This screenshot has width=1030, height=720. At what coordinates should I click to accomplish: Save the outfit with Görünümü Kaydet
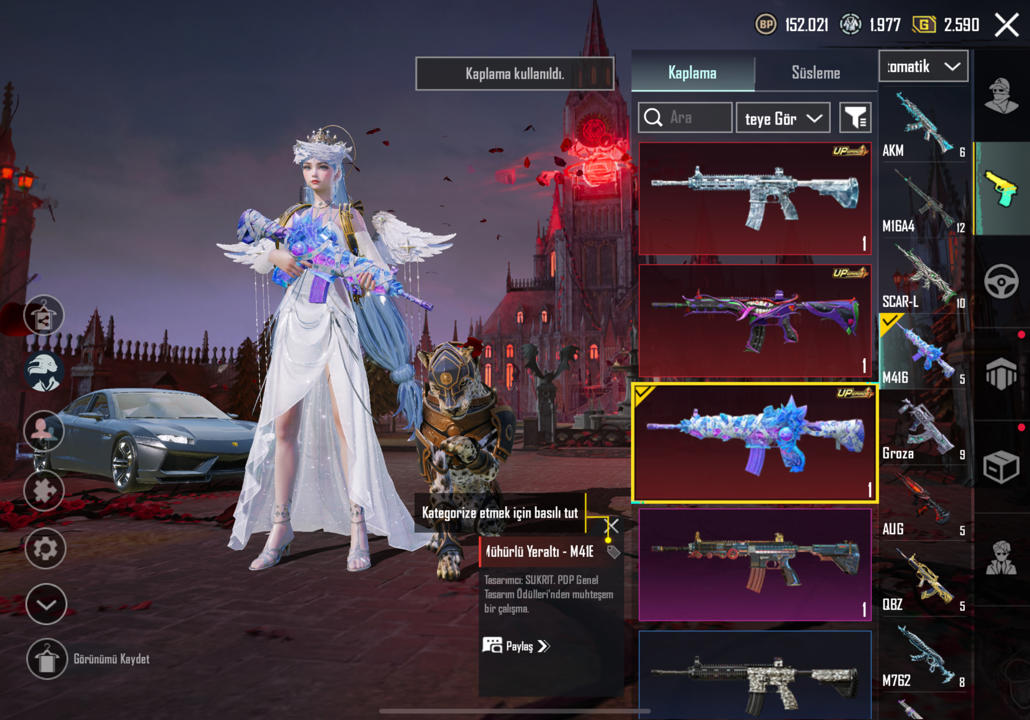(x=46, y=659)
